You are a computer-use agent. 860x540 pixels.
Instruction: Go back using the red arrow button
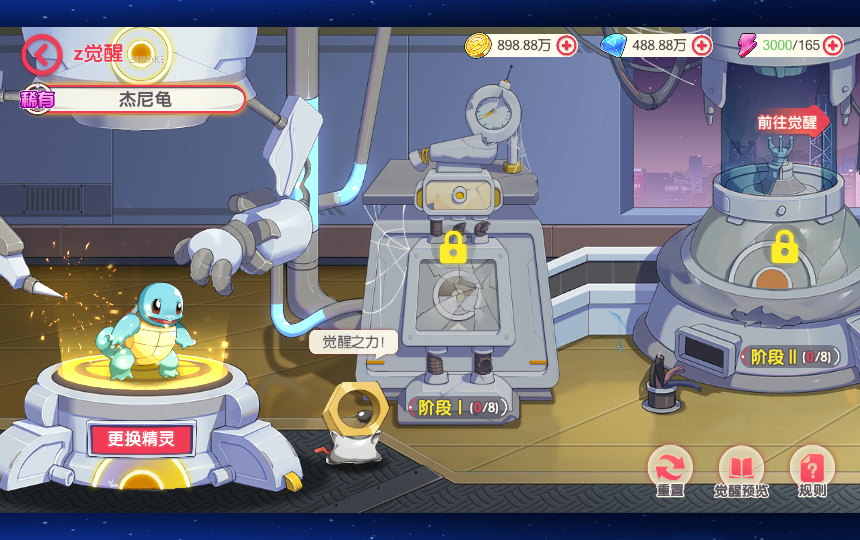click(x=40, y=53)
